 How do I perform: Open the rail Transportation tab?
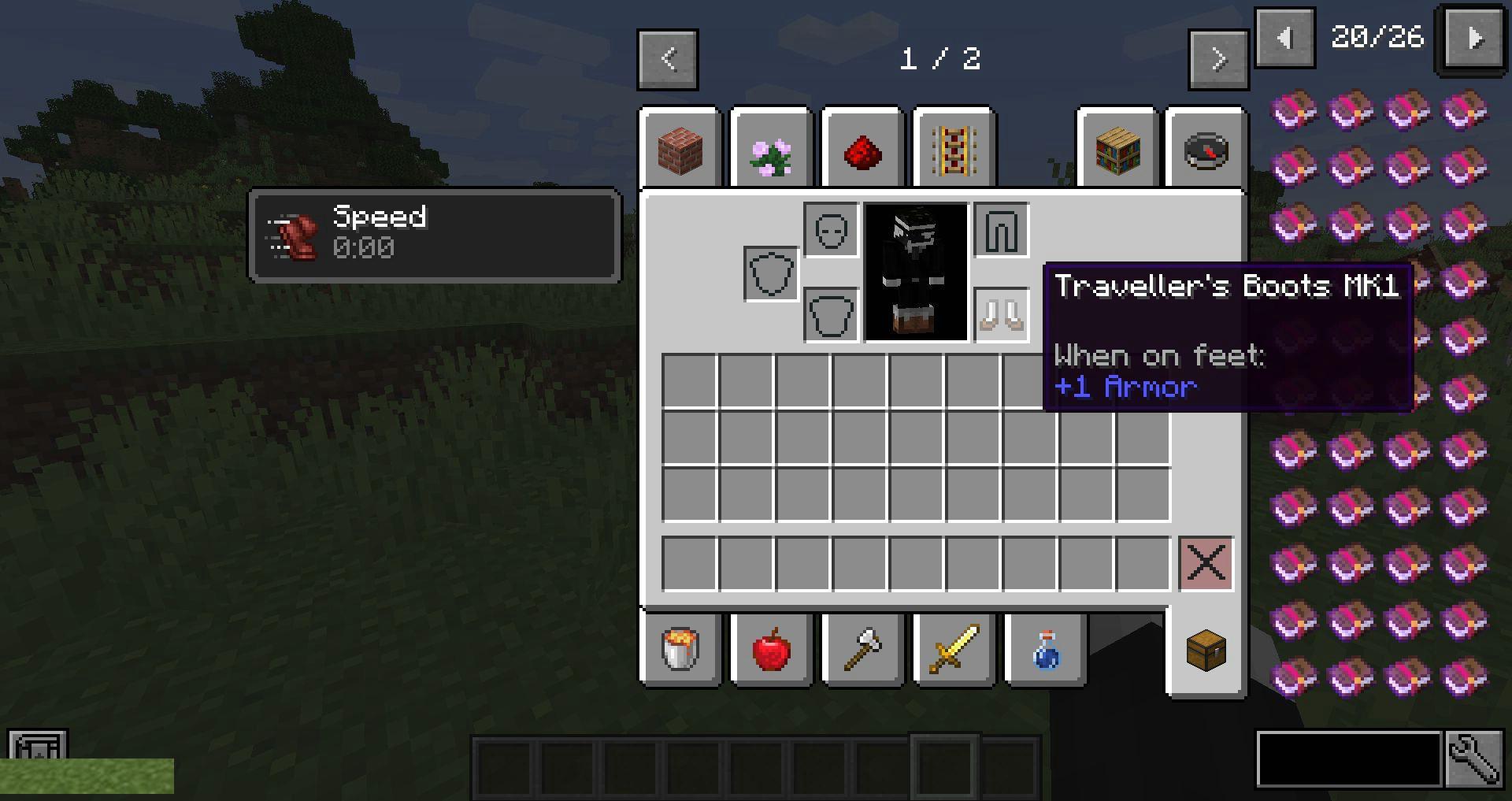(x=954, y=150)
